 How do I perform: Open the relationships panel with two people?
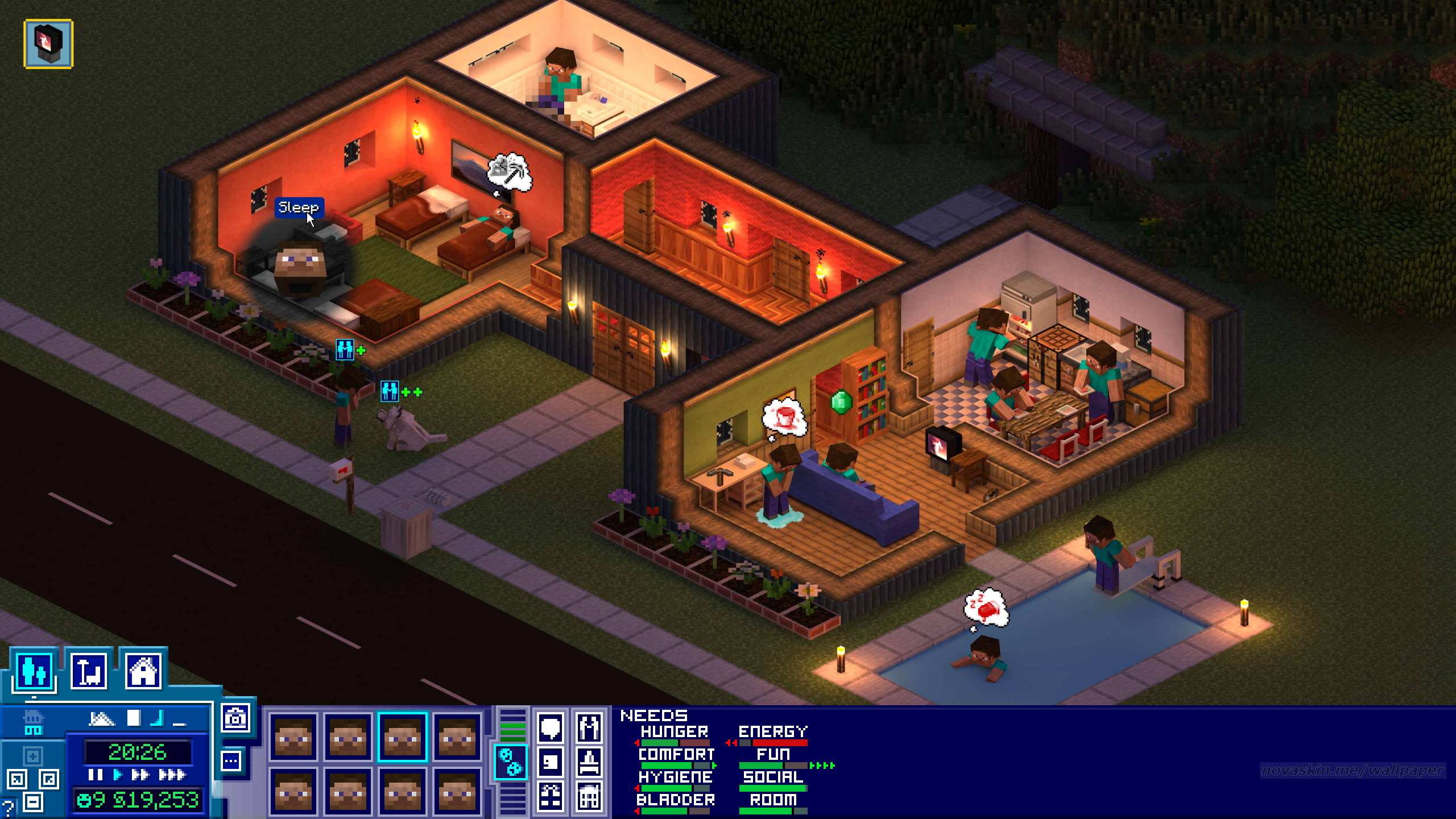(589, 728)
